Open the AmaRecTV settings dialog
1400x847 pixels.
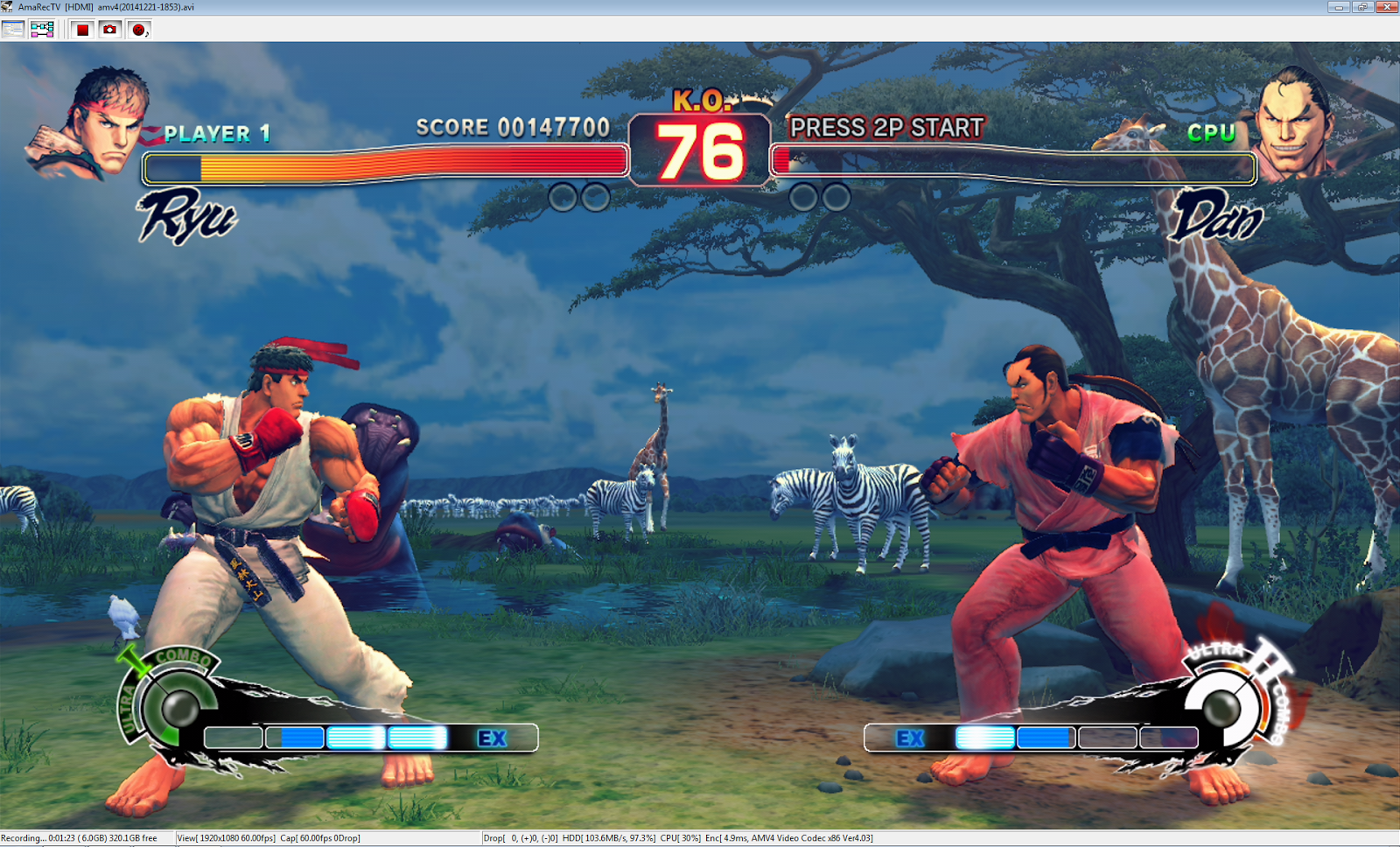pyautogui.click(x=12, y=28)
